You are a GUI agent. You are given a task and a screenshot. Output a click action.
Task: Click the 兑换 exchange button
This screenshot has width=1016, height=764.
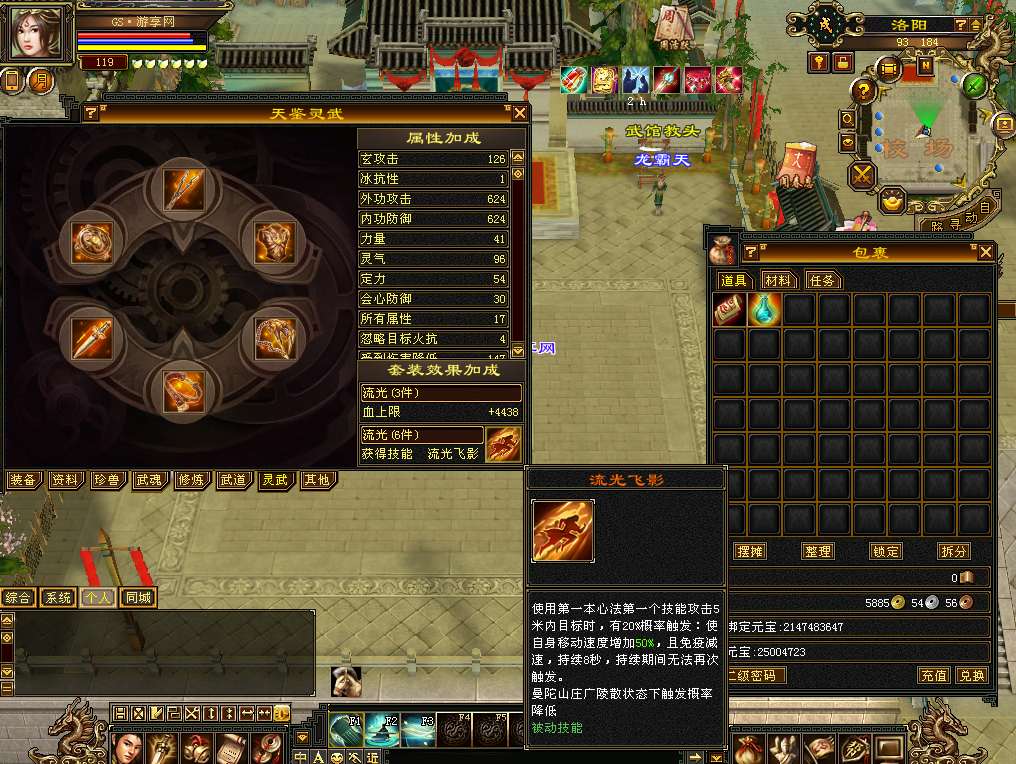click(971, 675)
